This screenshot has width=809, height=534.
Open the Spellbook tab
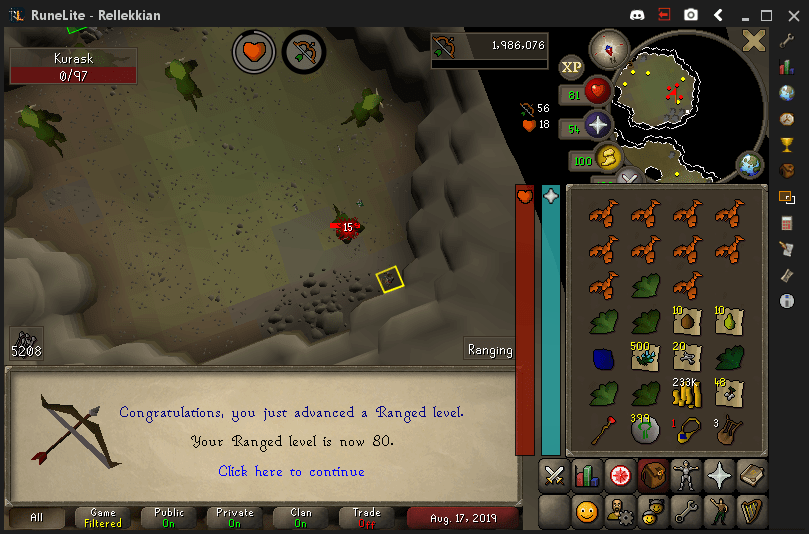(x=752, y=476)
